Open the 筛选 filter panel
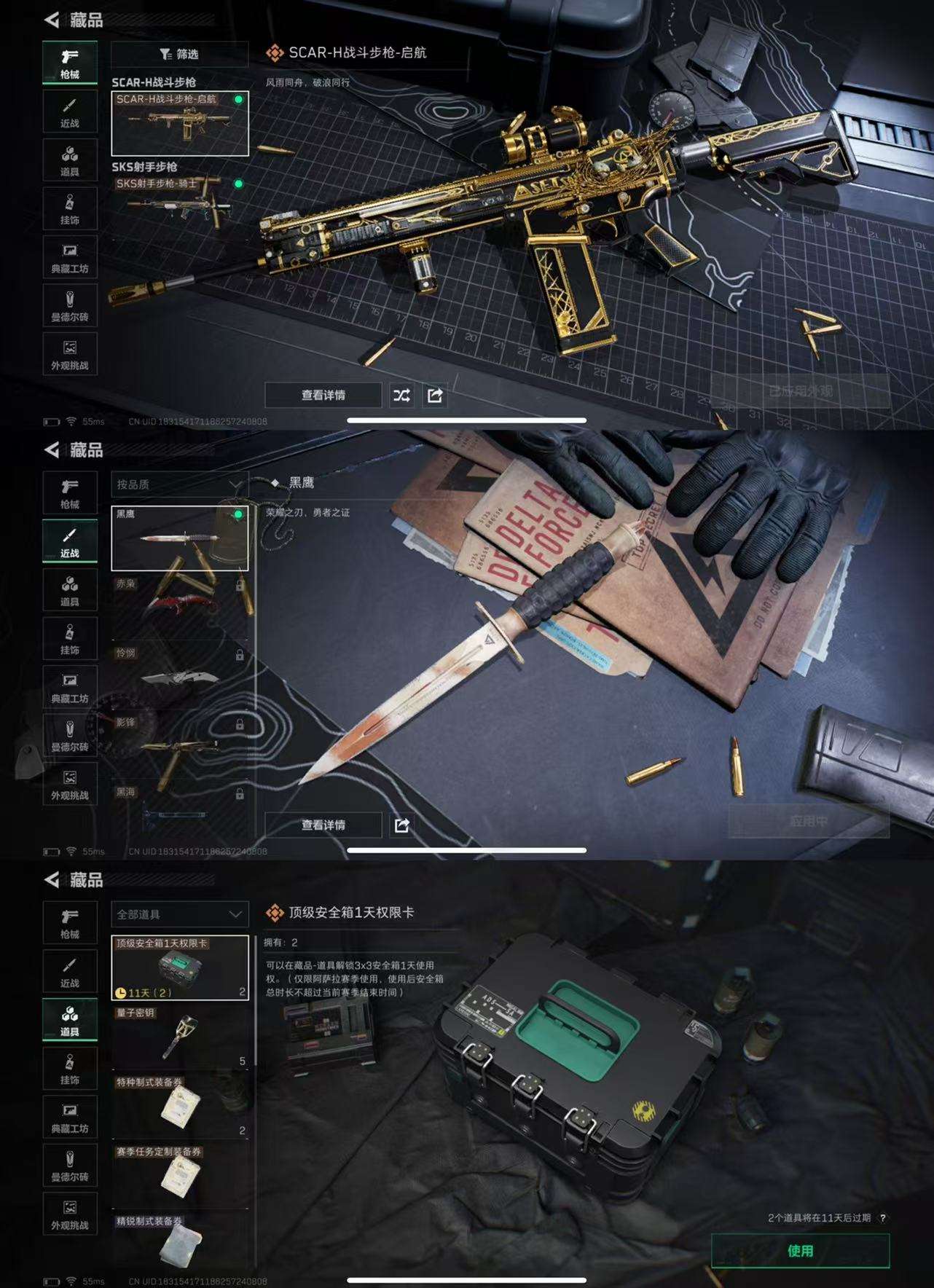The width and height of the screenshot is (934, 1288). point(178,55)
